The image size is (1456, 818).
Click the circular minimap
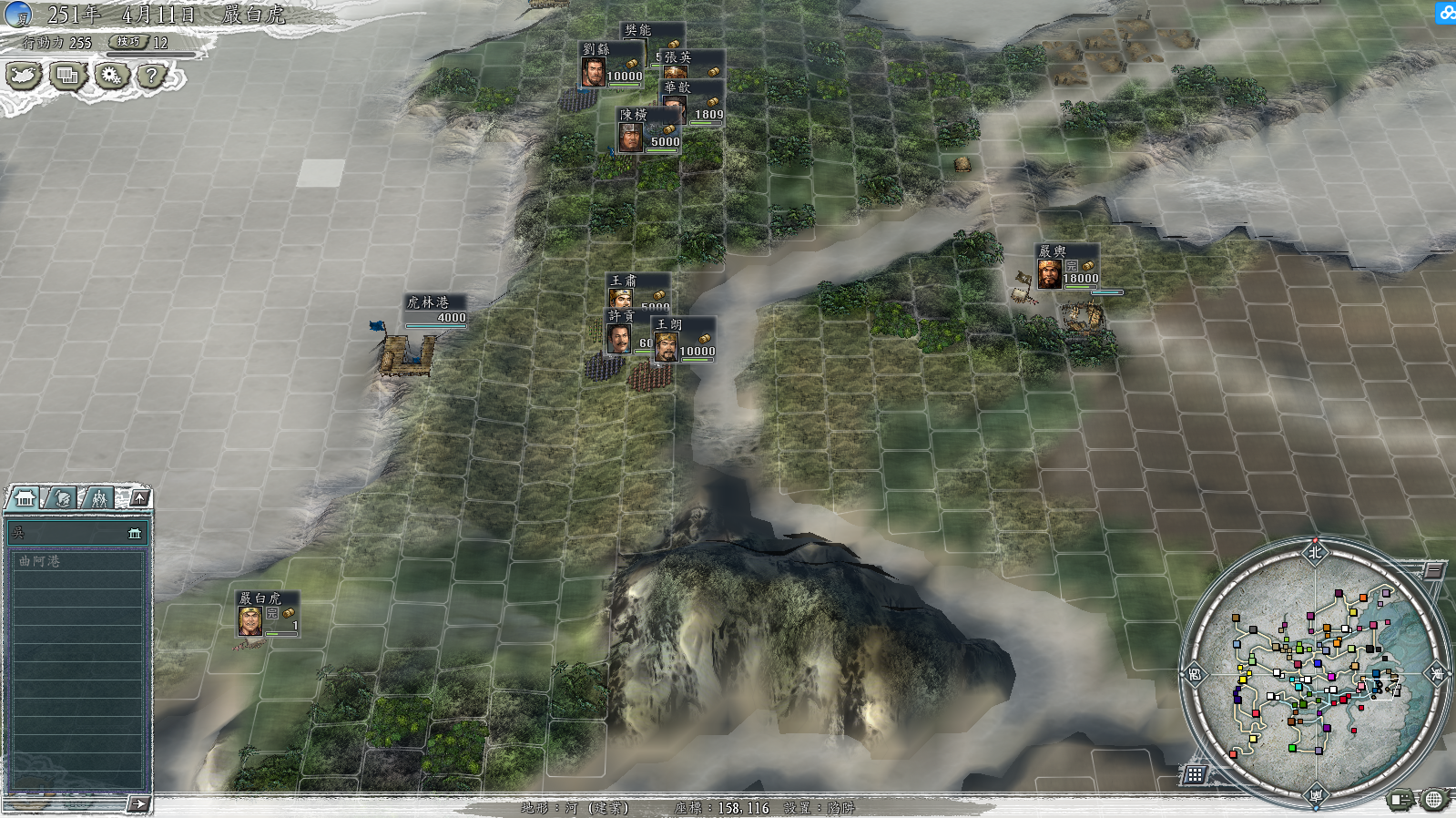[1315, 672]
